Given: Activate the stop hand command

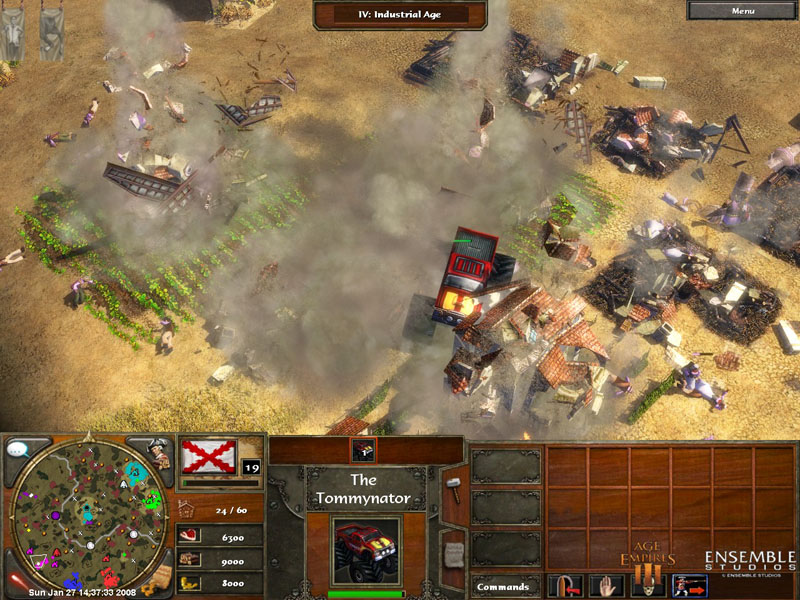Looking at the screenshot, I should click(607, 584).
